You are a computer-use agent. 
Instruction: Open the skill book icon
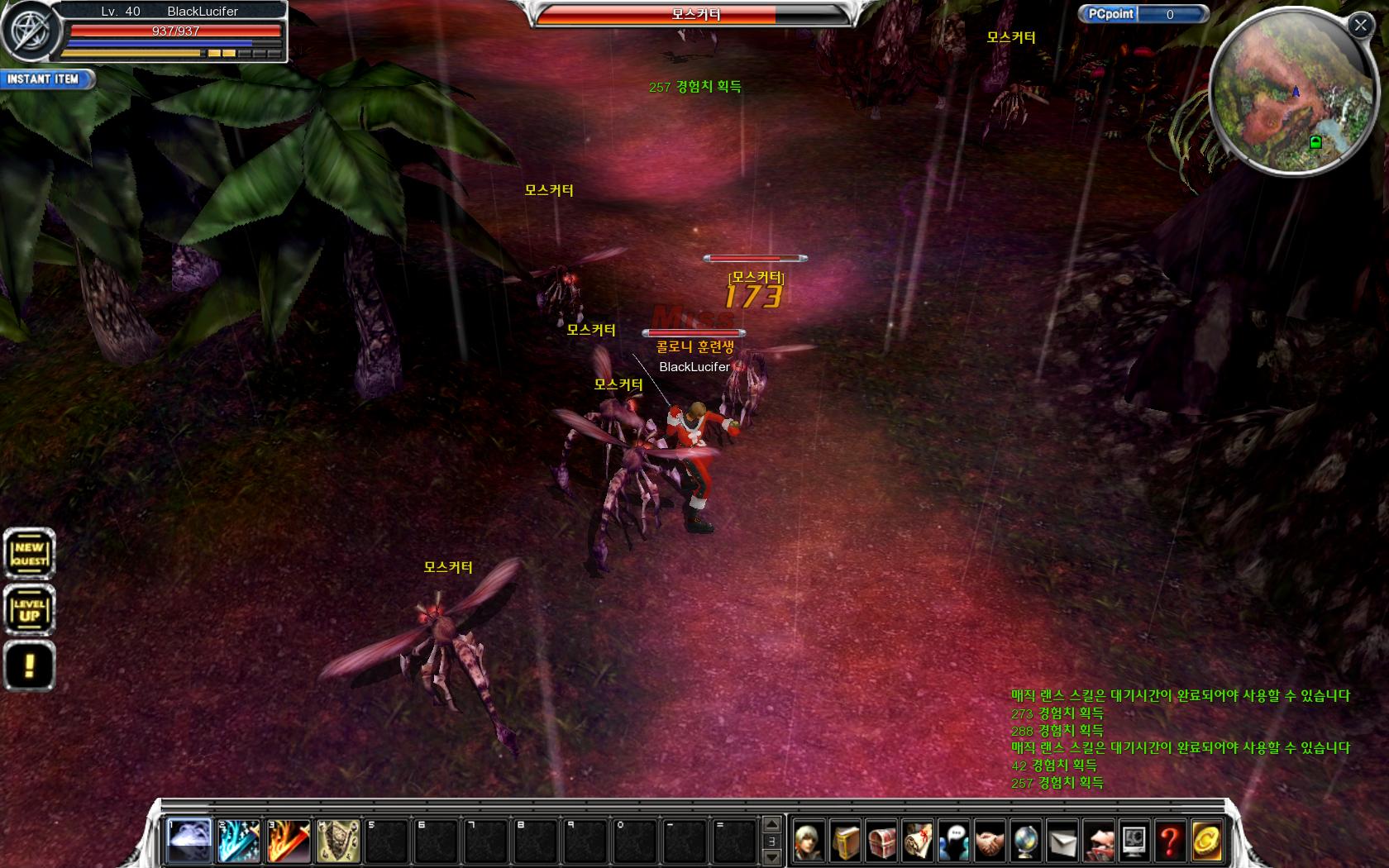[x=846, y=842]
